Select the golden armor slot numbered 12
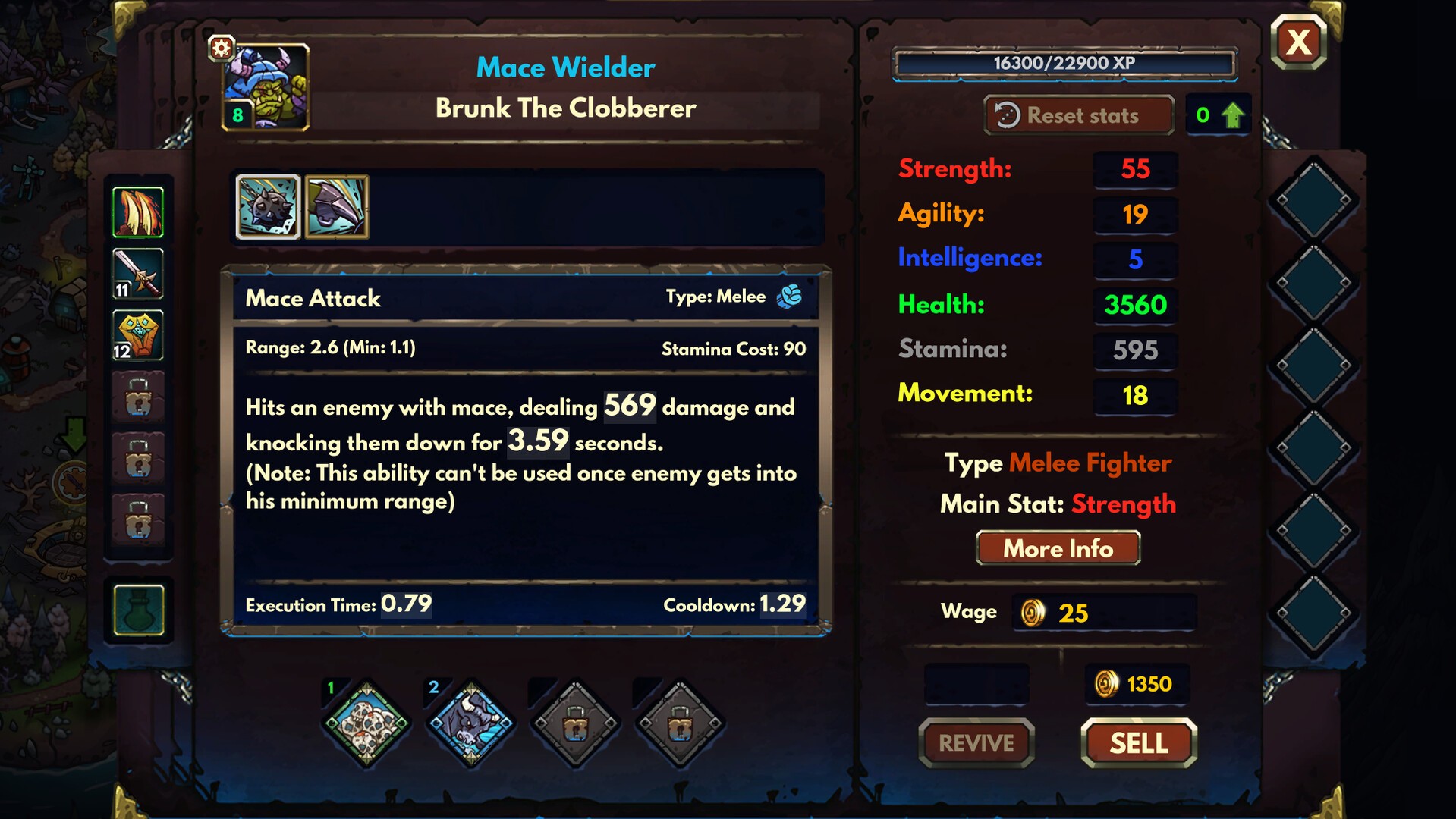Screen dimensions: 1456x819 pyautogui.click(x=138, y=334)
